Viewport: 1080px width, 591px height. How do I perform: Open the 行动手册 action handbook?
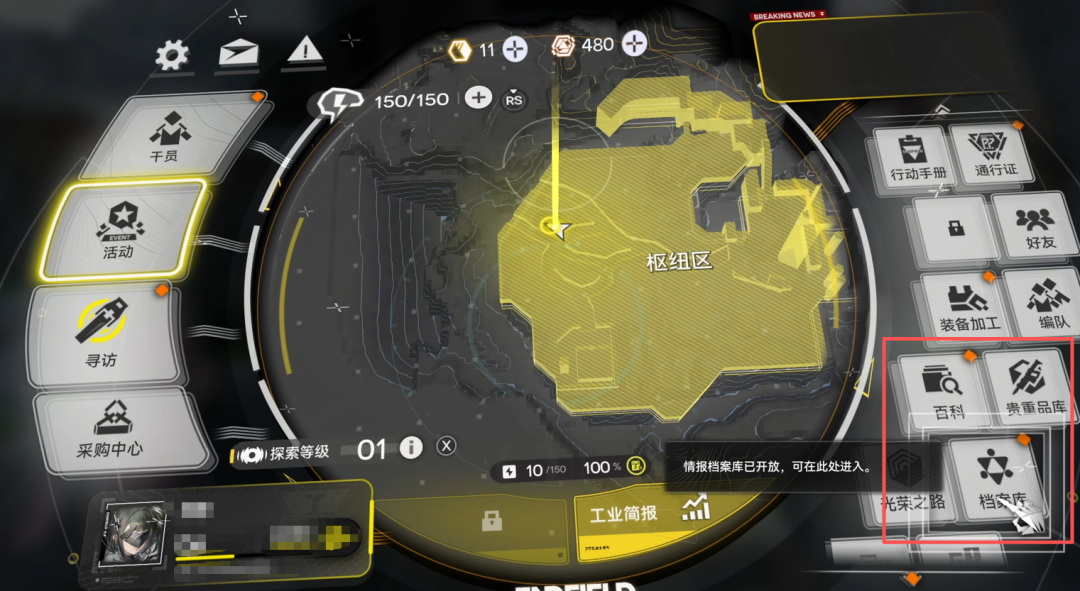[909, 160]
